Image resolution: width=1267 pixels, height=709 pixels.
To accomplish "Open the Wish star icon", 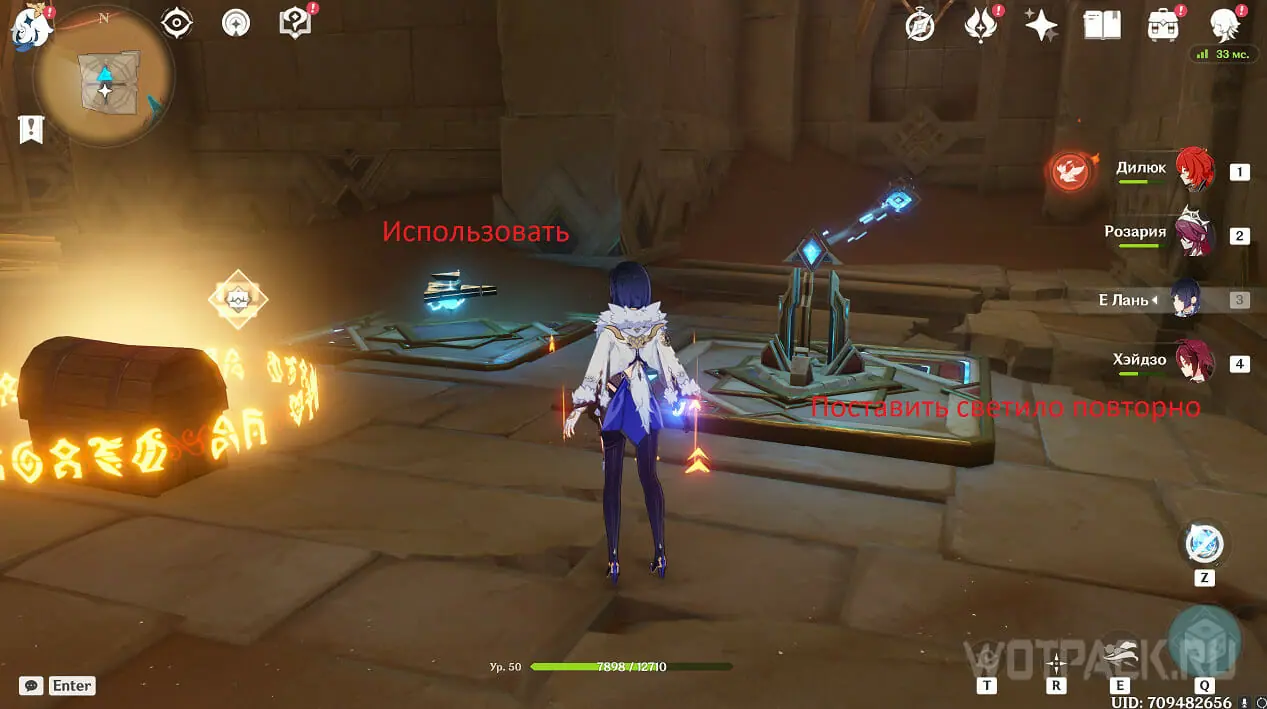I will (1041, 25).
